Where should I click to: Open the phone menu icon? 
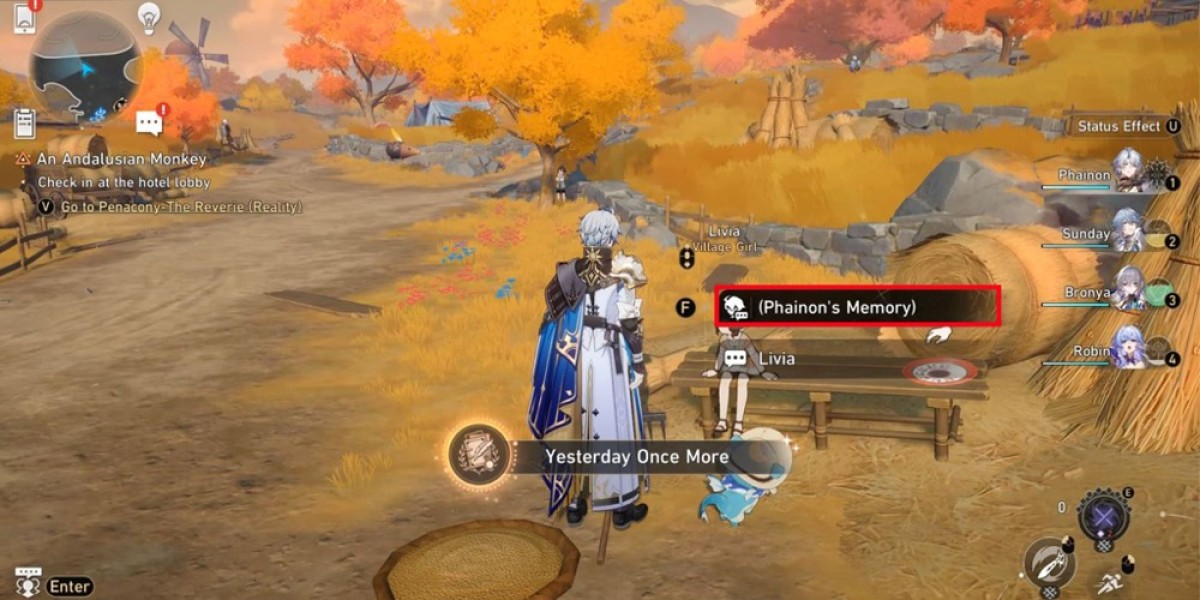pos(24,17)
